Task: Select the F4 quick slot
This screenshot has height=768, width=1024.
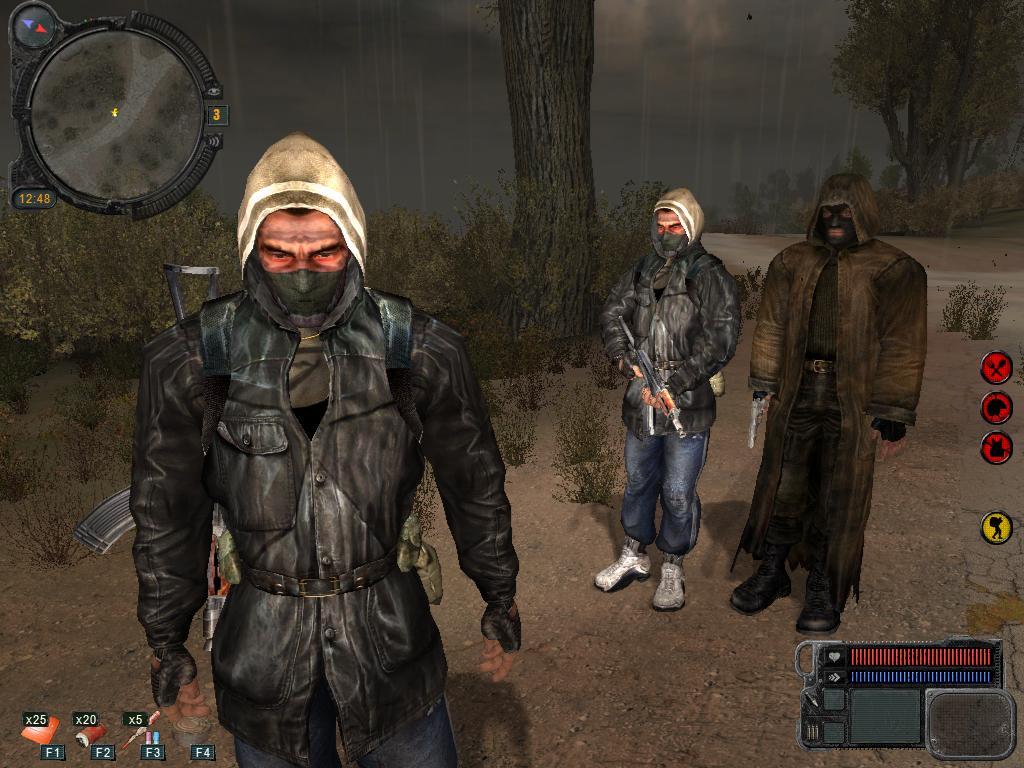Action: (201, 750)
